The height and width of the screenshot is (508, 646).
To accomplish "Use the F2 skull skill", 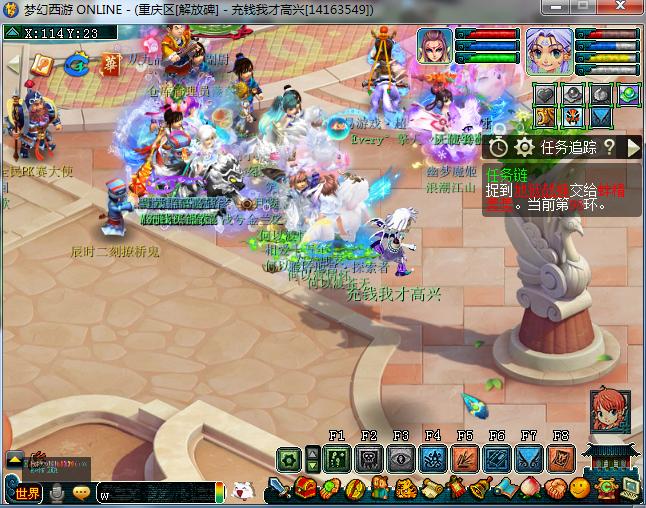I will pos(368,459).
